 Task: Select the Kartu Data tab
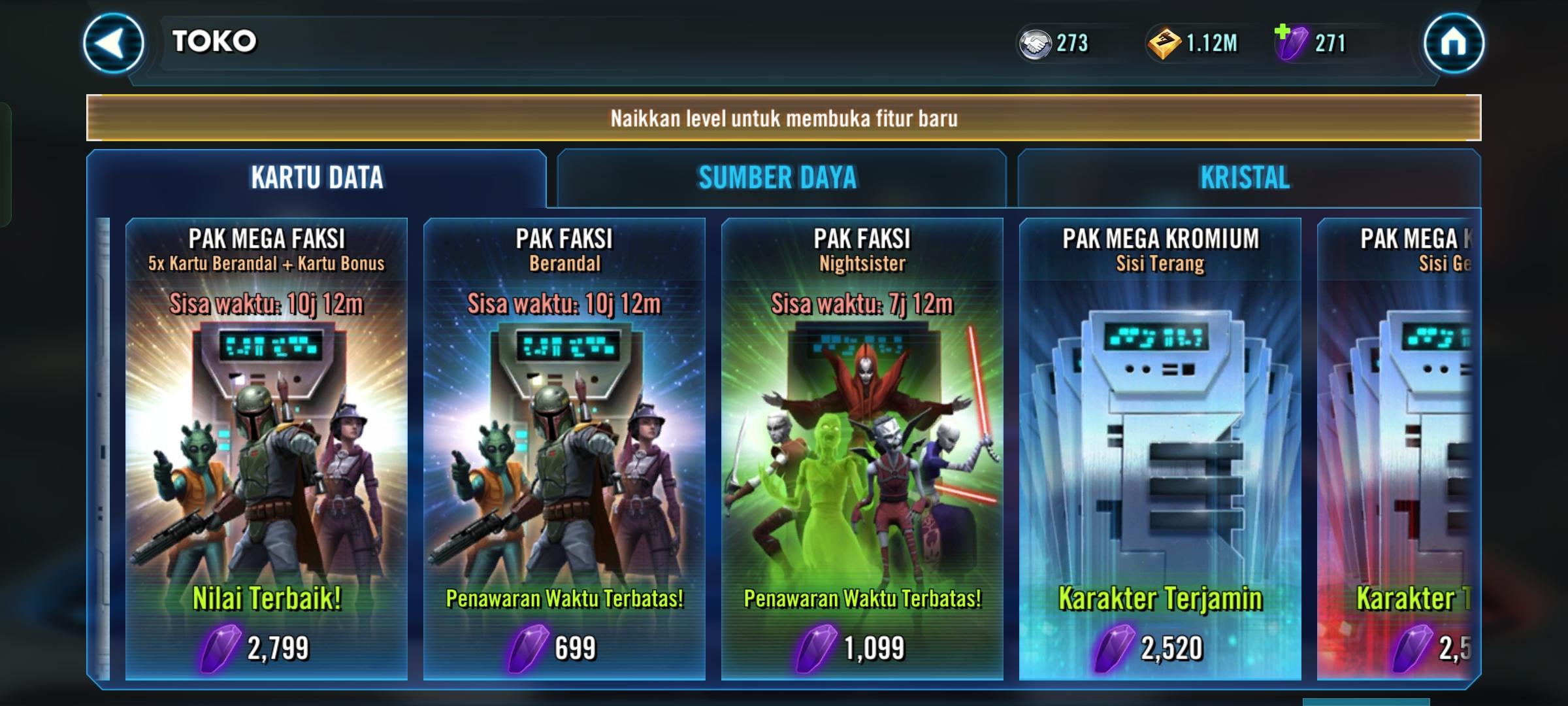tap(317, 178)
